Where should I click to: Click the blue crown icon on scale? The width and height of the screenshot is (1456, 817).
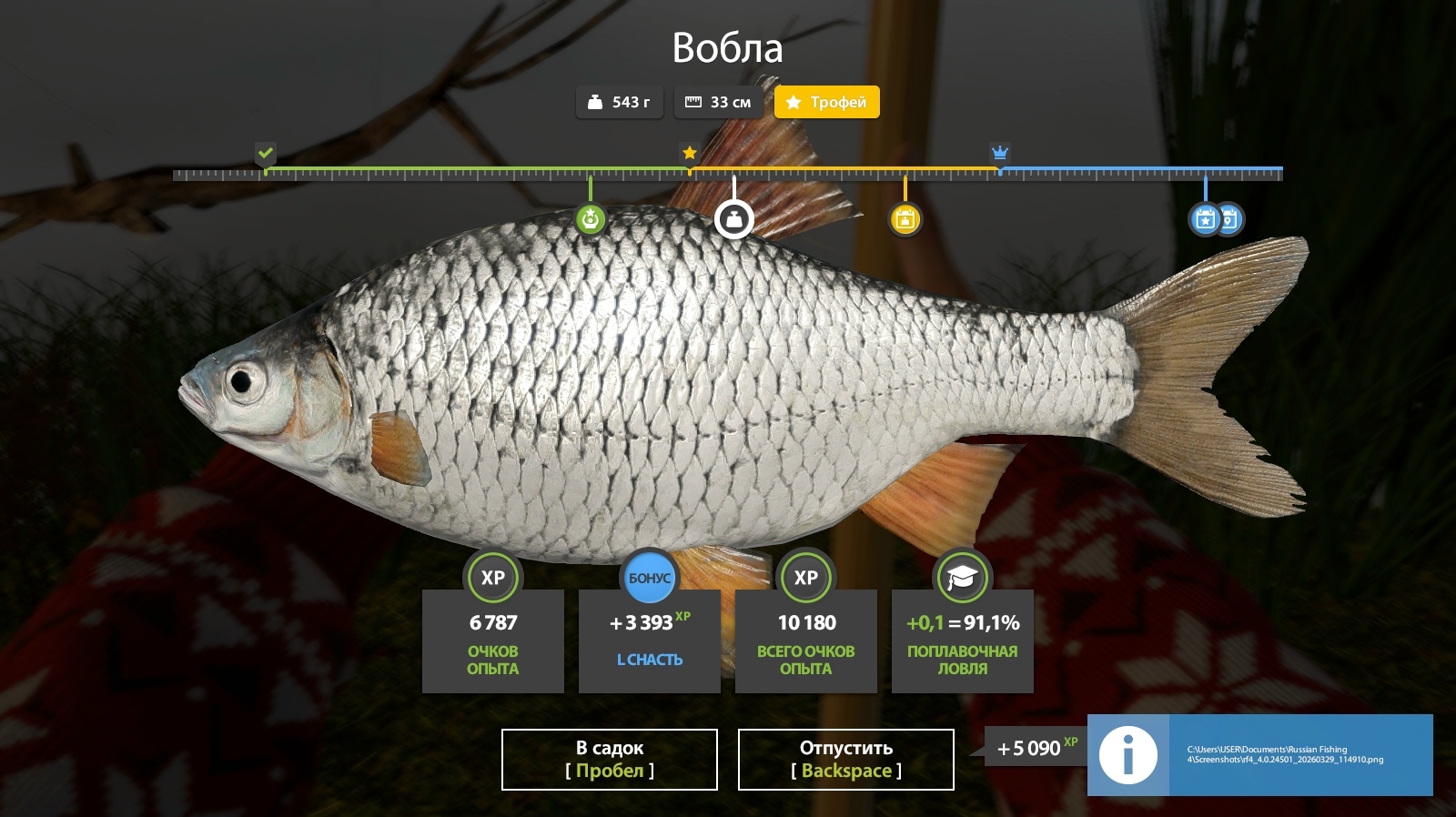point(999,153)
